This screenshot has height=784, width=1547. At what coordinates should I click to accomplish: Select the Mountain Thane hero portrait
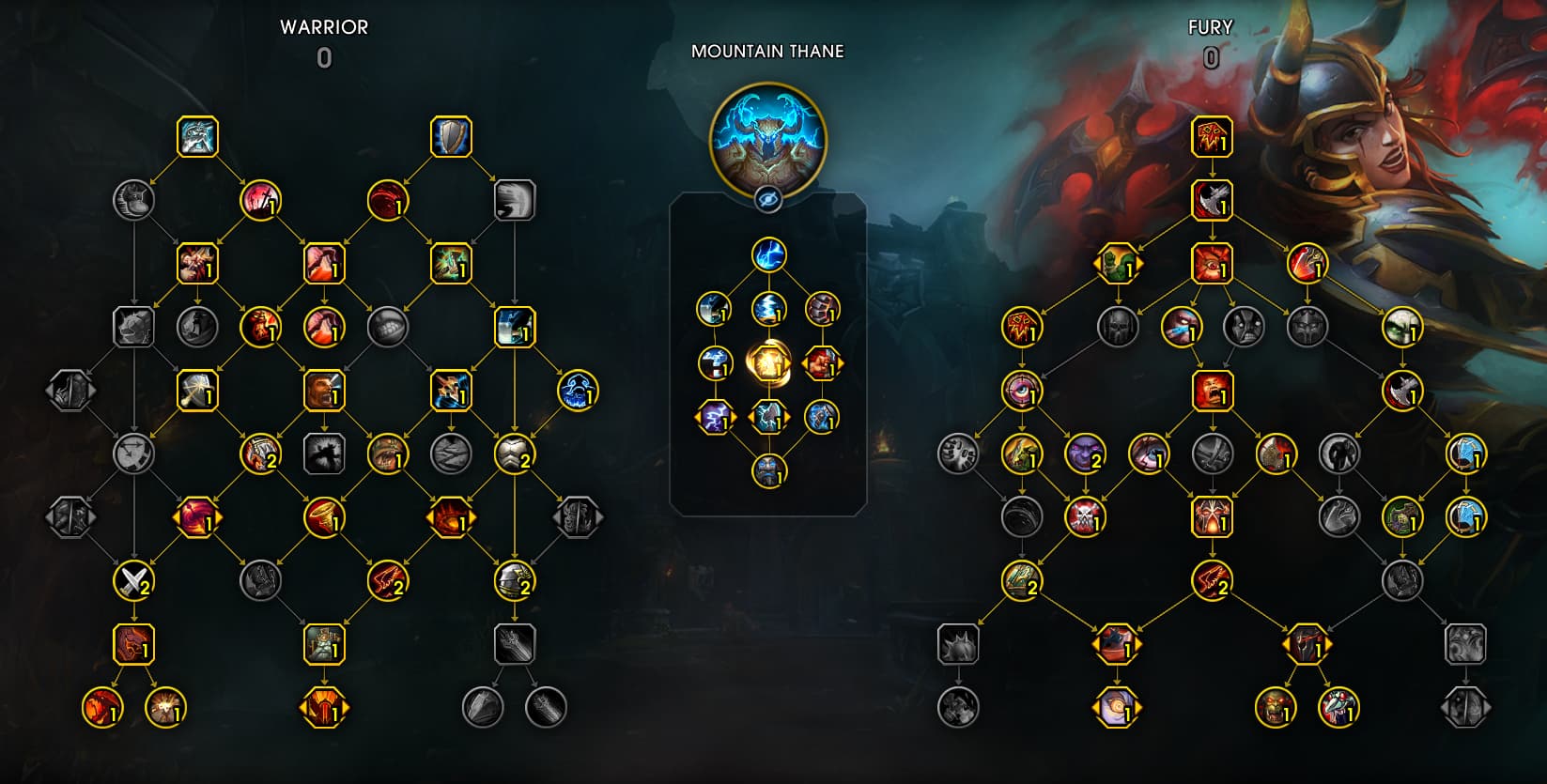pos(768,138)
